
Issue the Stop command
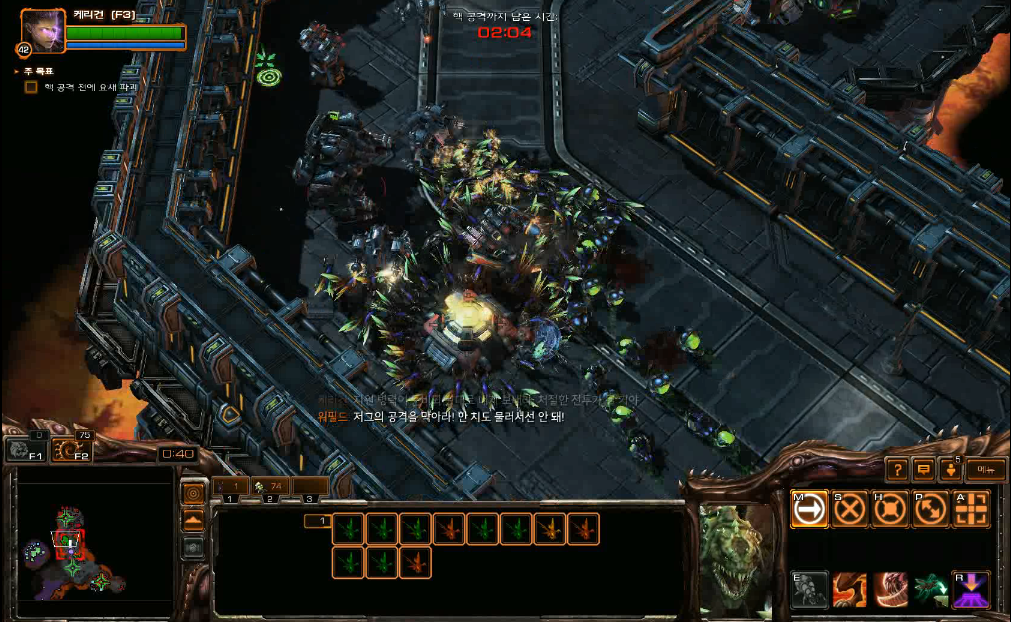point(850,509)
